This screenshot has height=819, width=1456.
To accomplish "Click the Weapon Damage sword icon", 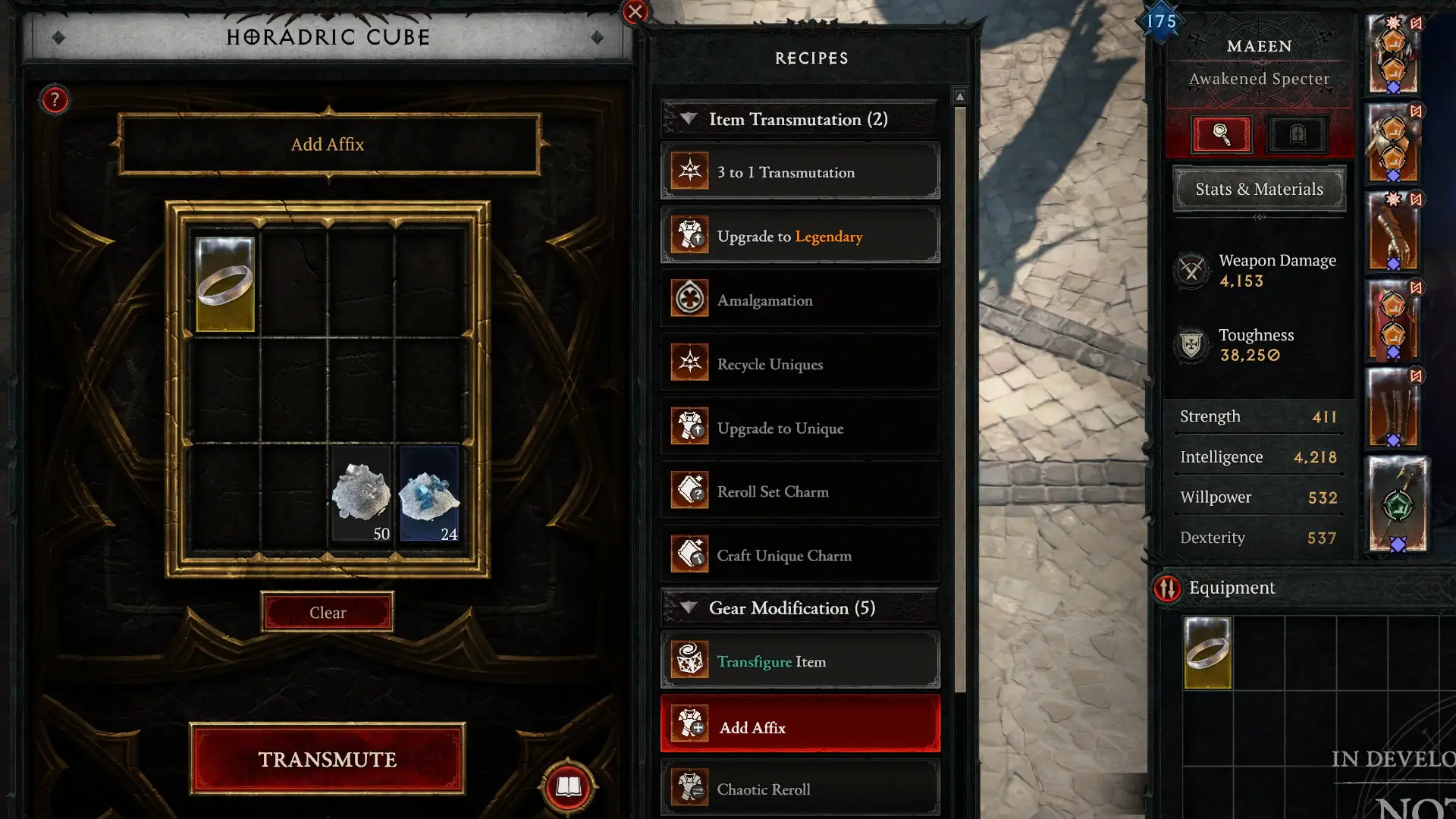I will (x=1191, y=271).
